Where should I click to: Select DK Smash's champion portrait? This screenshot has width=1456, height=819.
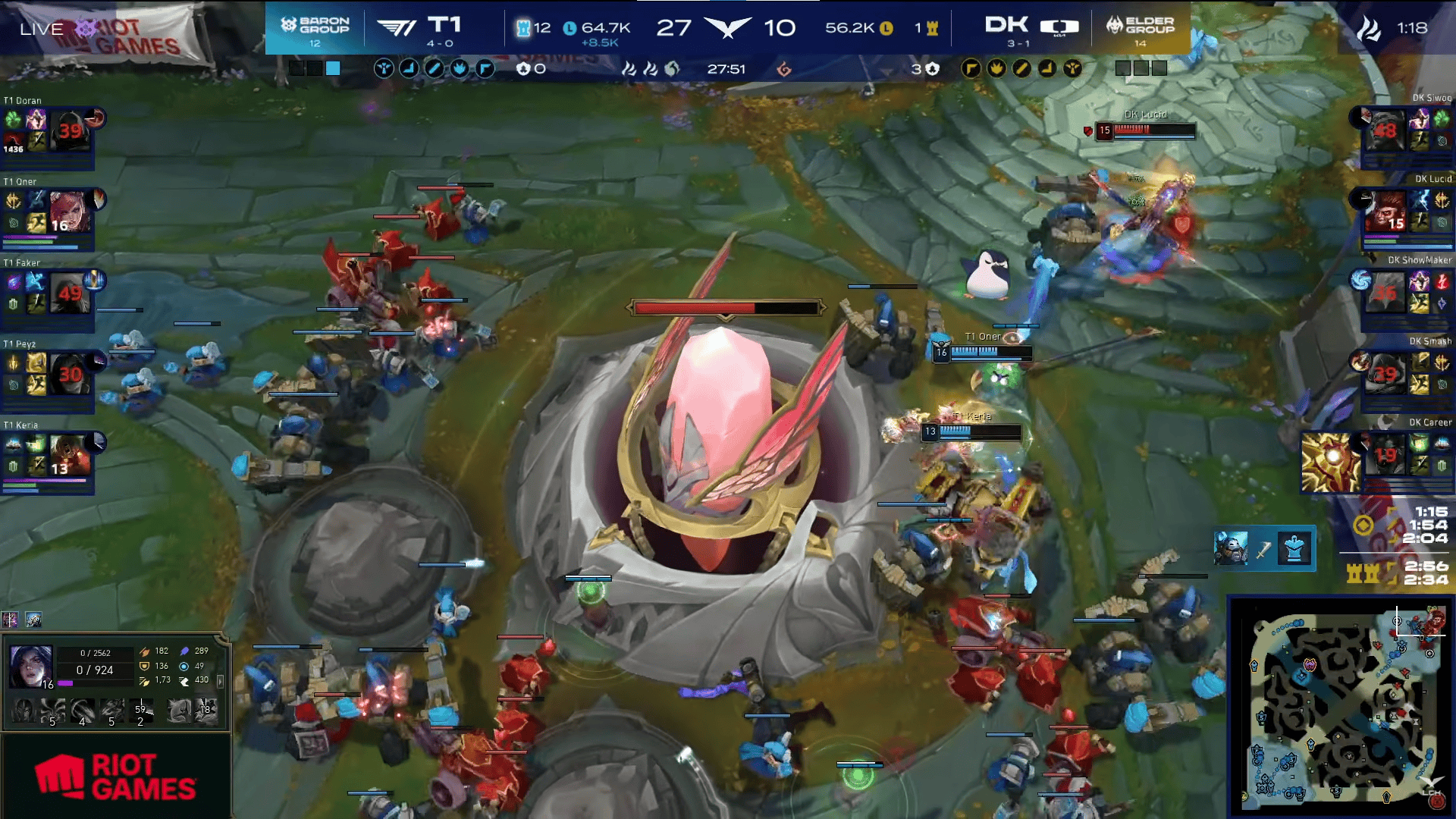pos(1385,374)
